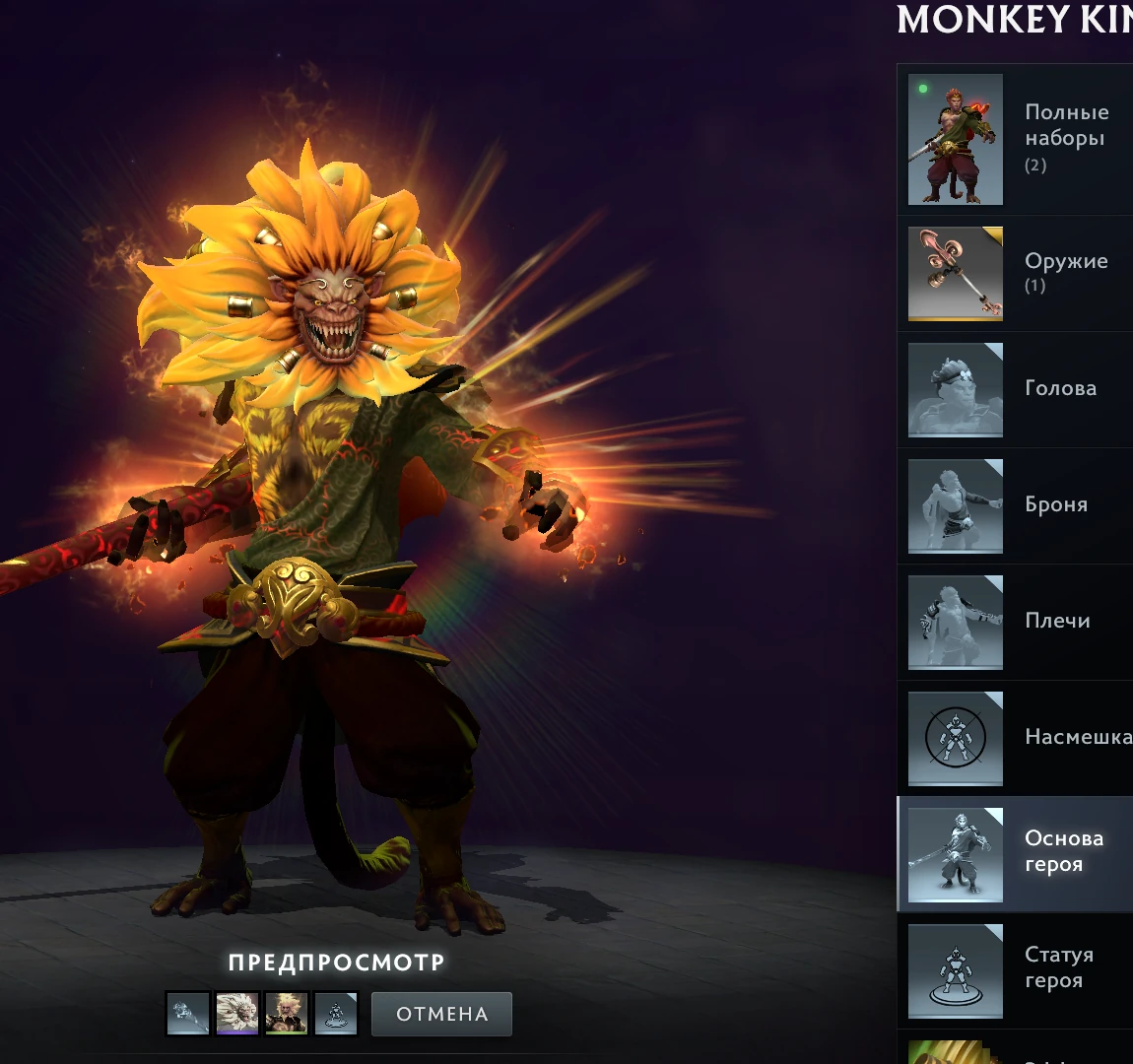Select the Основа героя hero base slot
The width and height of the screenshot is (1133, 1064).
point(1015,854)
